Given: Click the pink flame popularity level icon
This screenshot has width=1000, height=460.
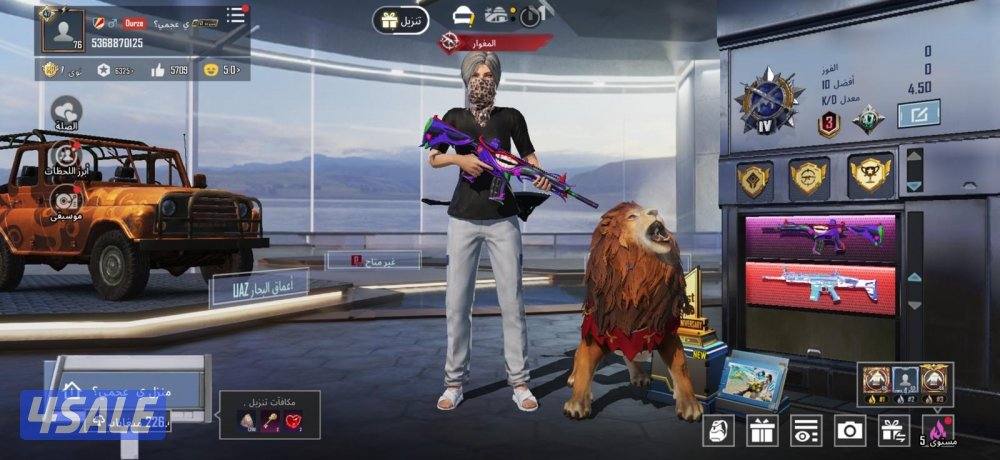Looking at the screenshot, I should click(940, 430).
